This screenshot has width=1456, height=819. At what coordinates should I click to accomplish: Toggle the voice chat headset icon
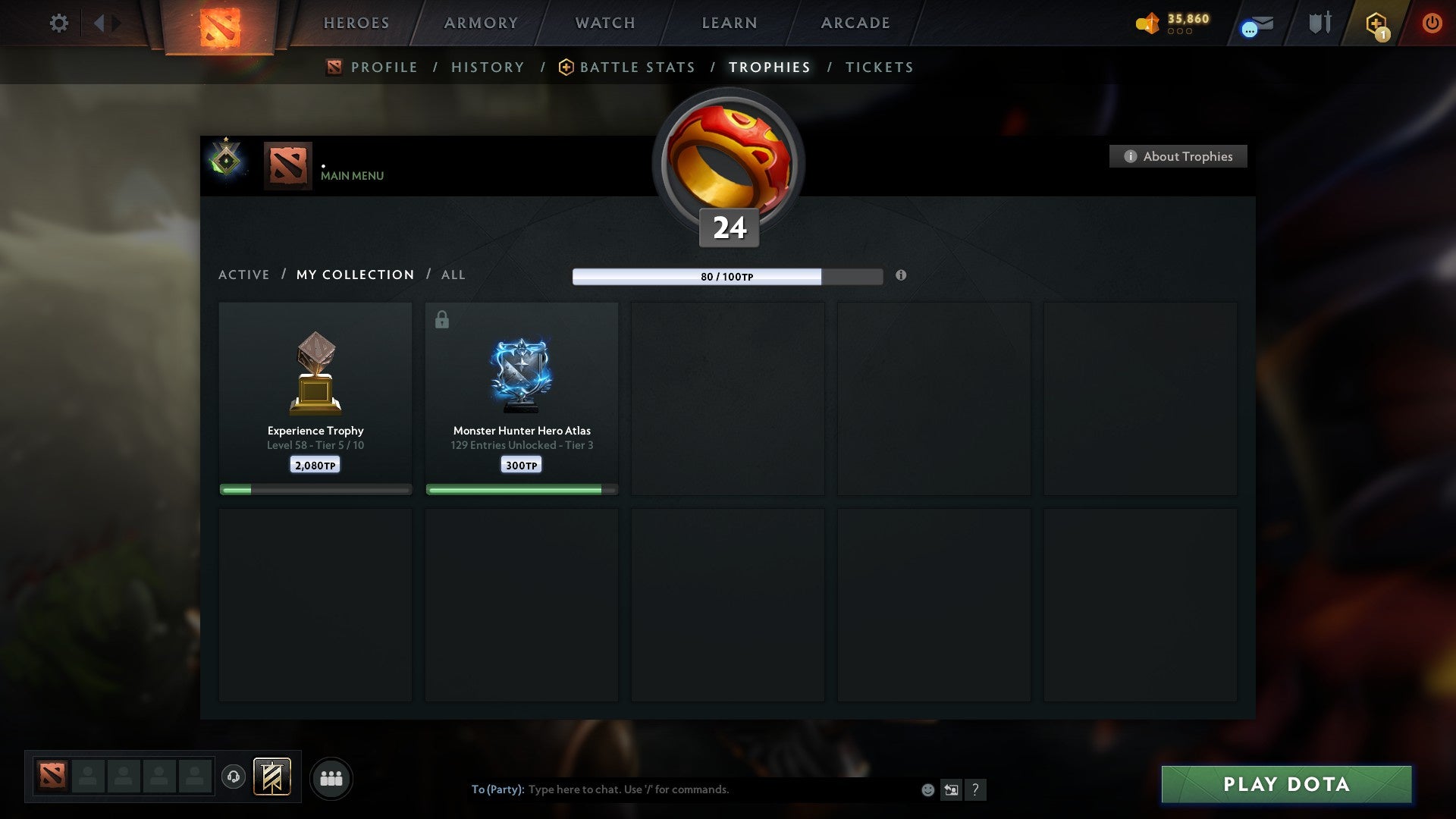(234, 777)
